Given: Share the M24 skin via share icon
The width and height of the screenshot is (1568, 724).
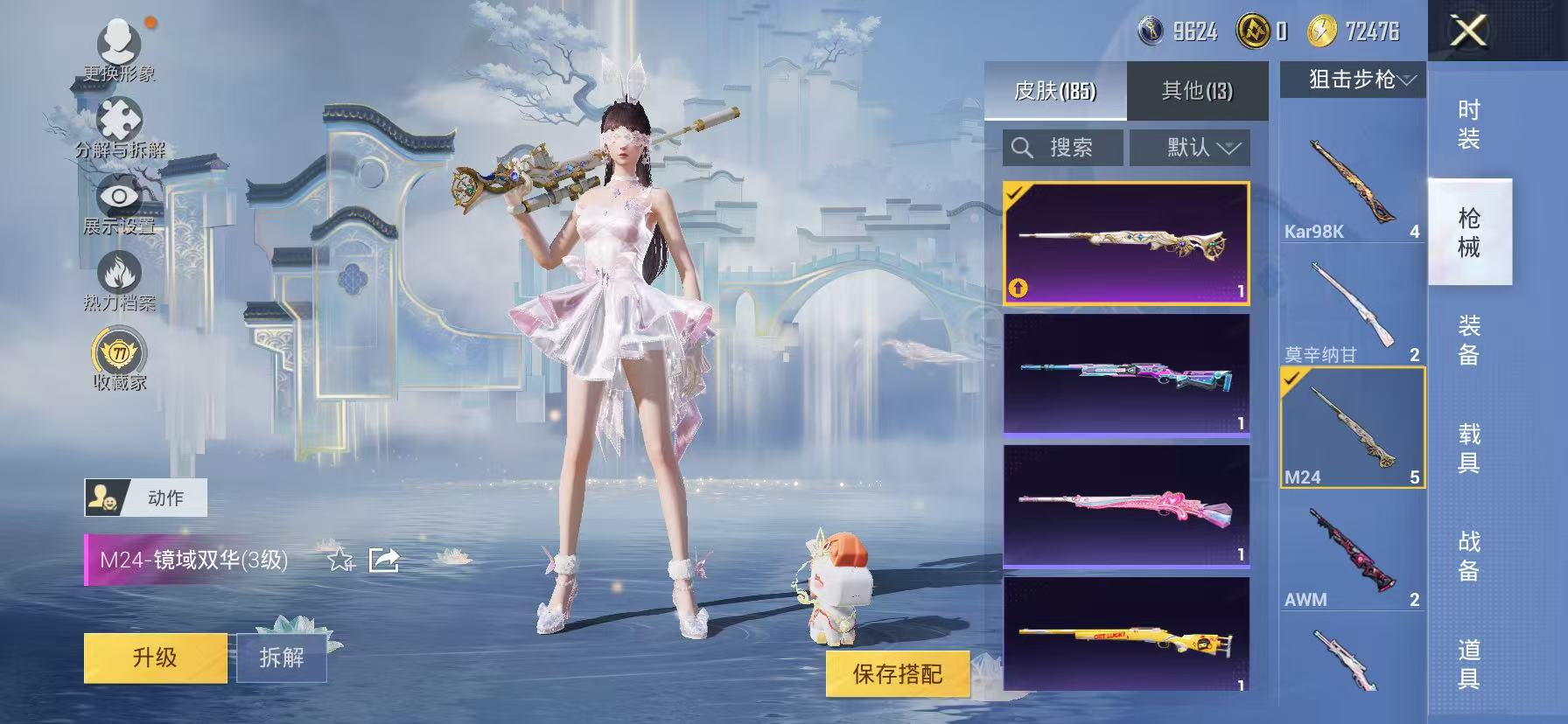Looking at the screenshot, I should [x=383, y=560].
